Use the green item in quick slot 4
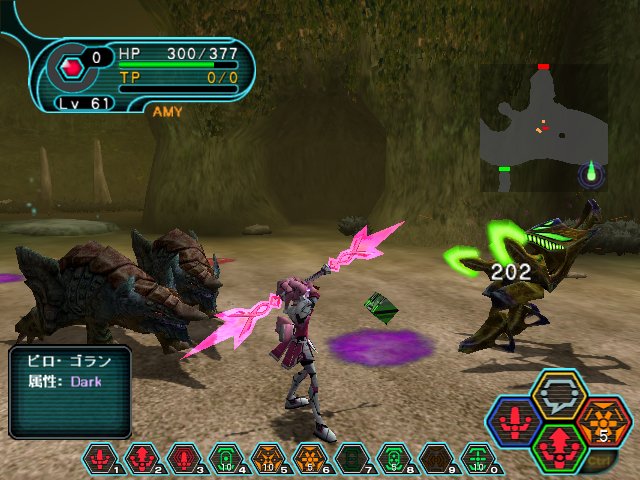The width and height of the screenshot is (640, 480). (223, 459)
